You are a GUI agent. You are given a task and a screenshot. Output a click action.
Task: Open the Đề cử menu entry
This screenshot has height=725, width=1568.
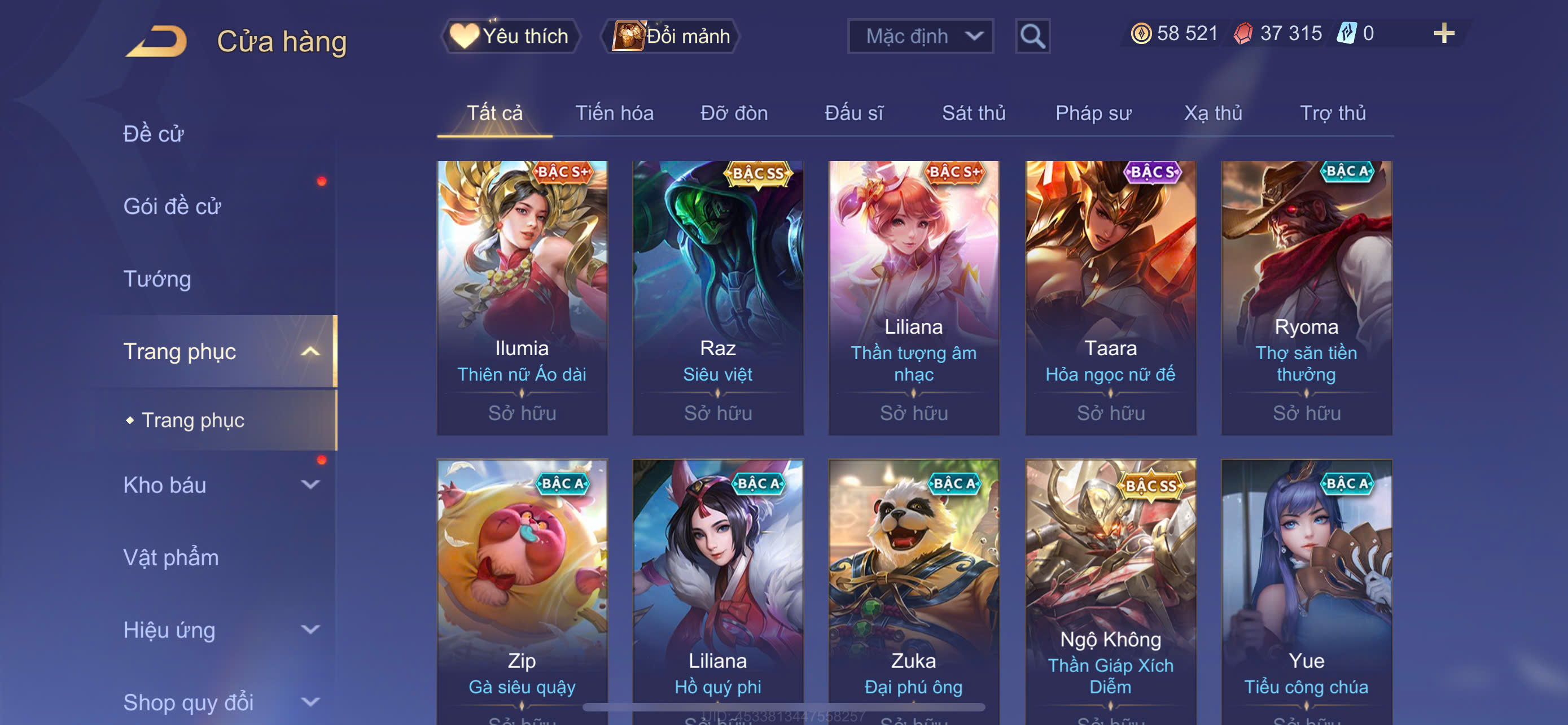(x=154, y=134)
